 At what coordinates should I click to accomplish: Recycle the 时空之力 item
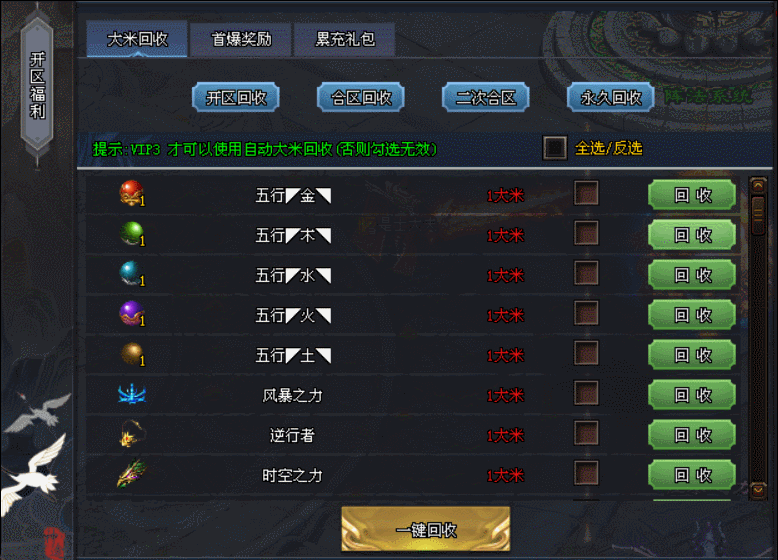pos(692,475)
